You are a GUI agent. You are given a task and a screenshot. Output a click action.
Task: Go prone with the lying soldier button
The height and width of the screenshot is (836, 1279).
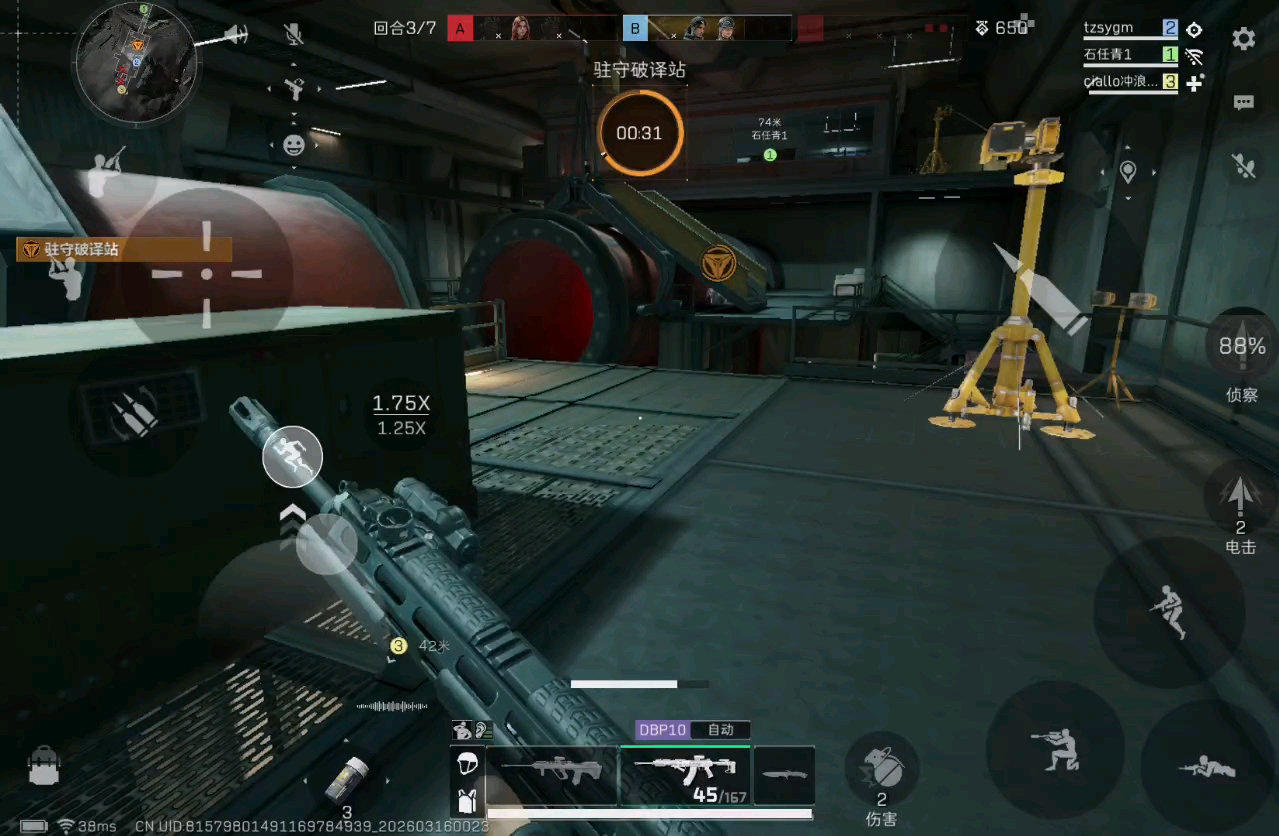(x=1208, y=768)
